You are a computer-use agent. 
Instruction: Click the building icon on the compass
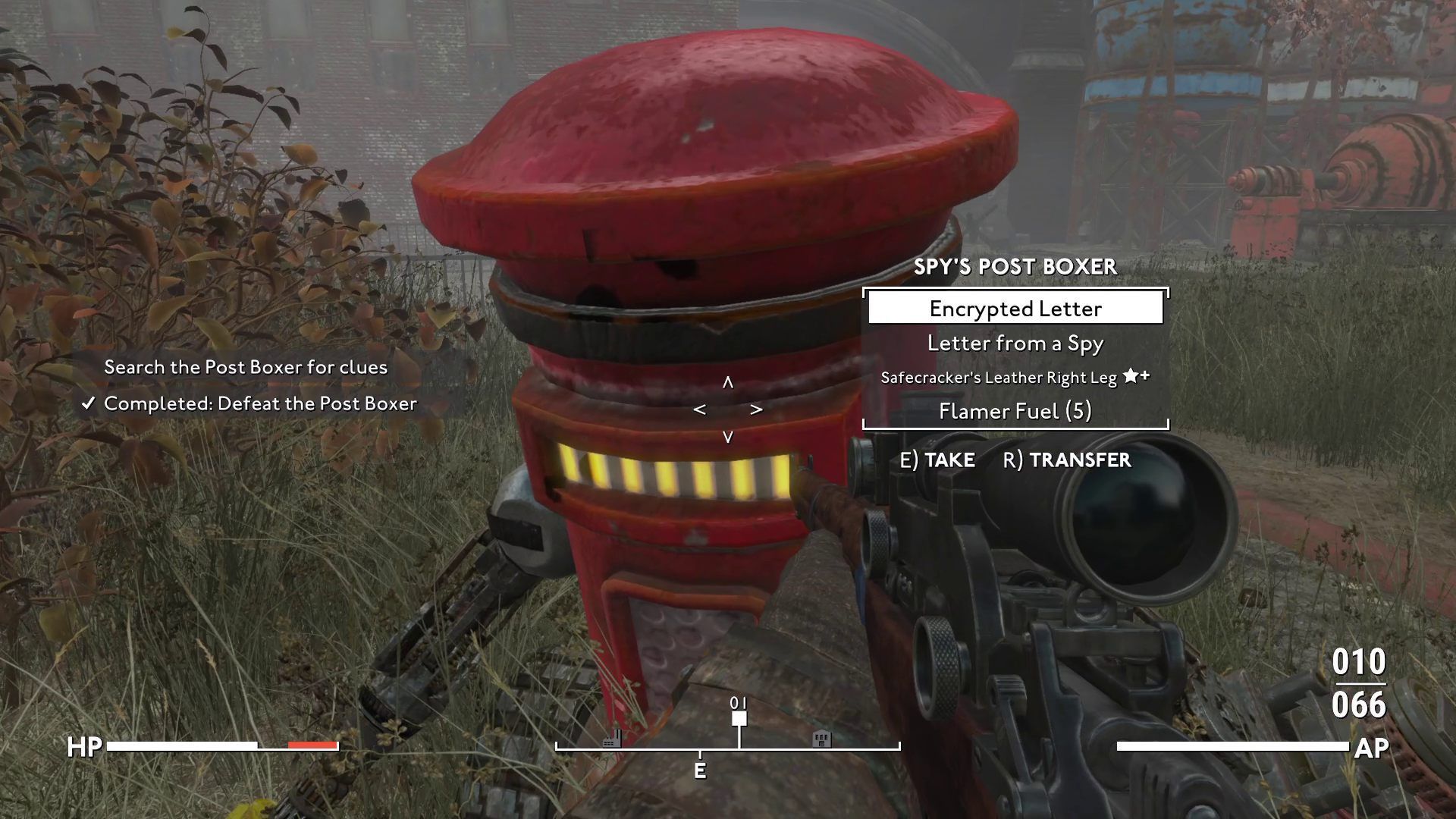coord(821,739)
